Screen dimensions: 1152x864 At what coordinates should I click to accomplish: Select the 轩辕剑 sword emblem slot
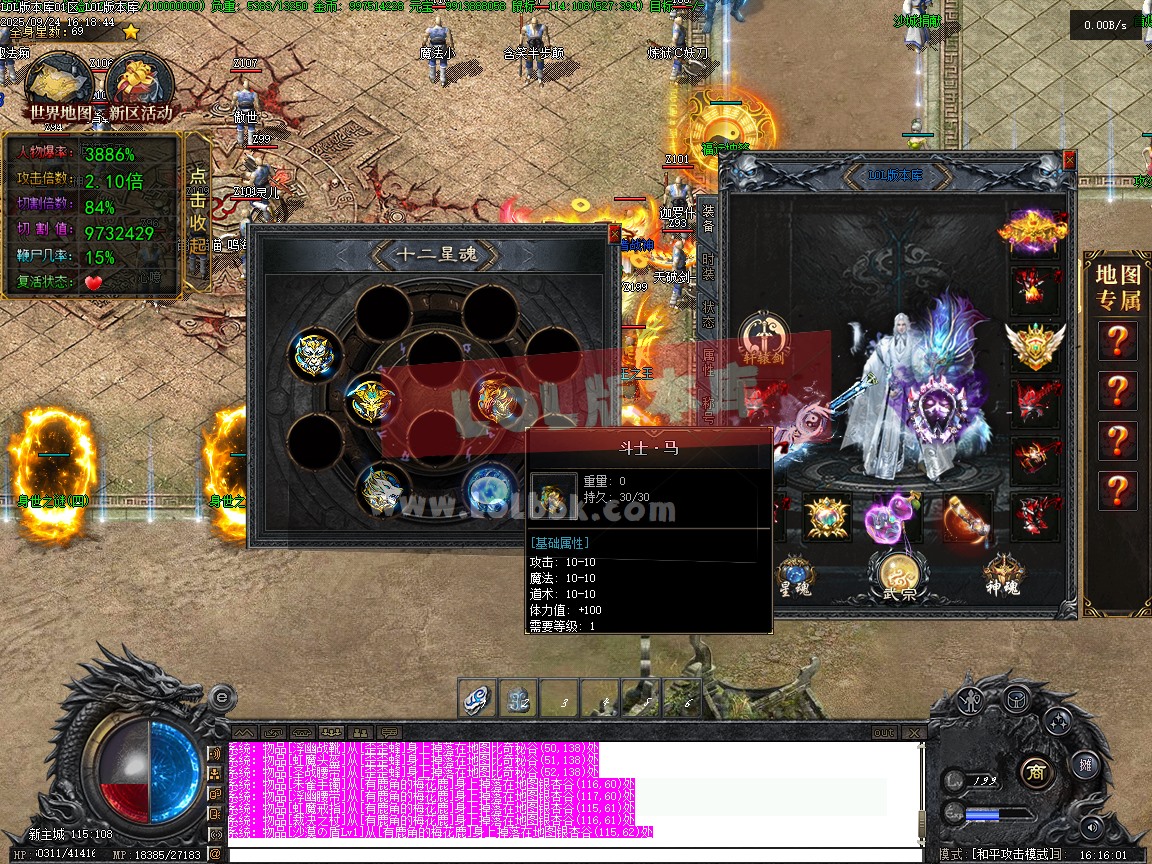pos(762,338)
